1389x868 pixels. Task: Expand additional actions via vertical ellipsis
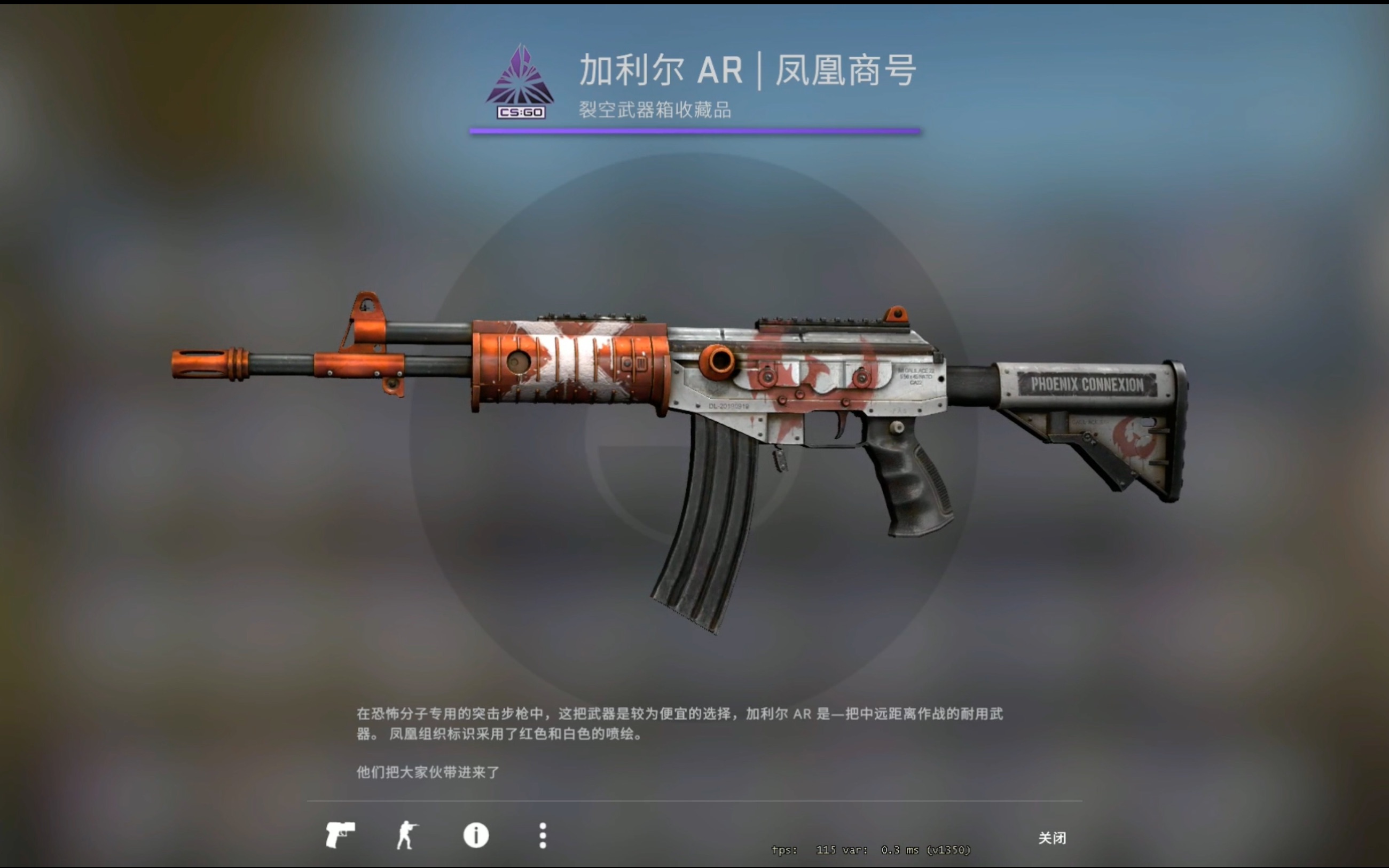(x=542, y=837)
